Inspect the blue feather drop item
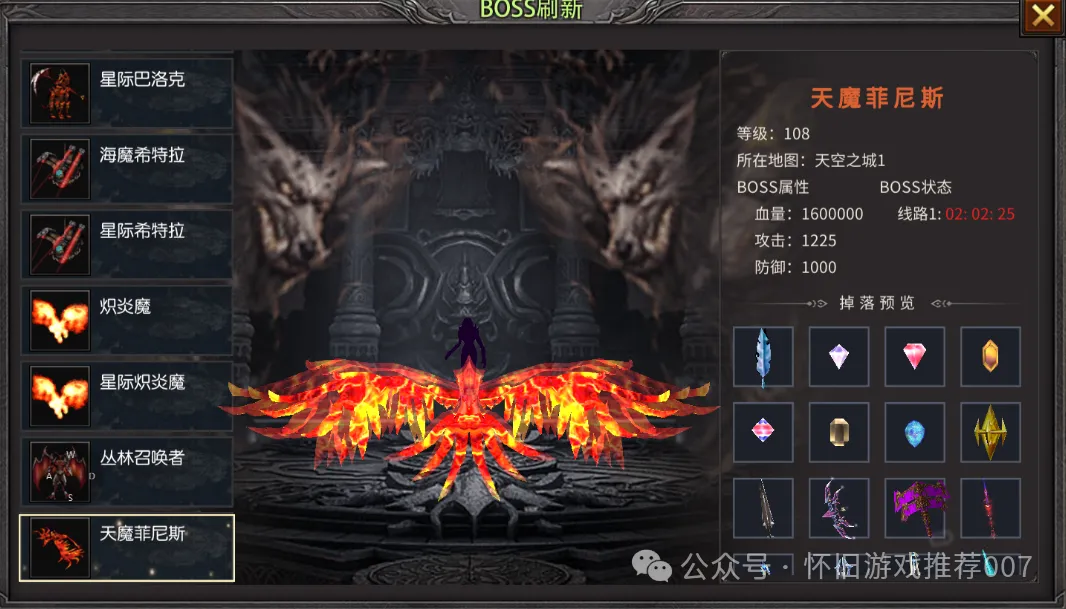This screenshot has width=1066, height=609. click(763, 357)
